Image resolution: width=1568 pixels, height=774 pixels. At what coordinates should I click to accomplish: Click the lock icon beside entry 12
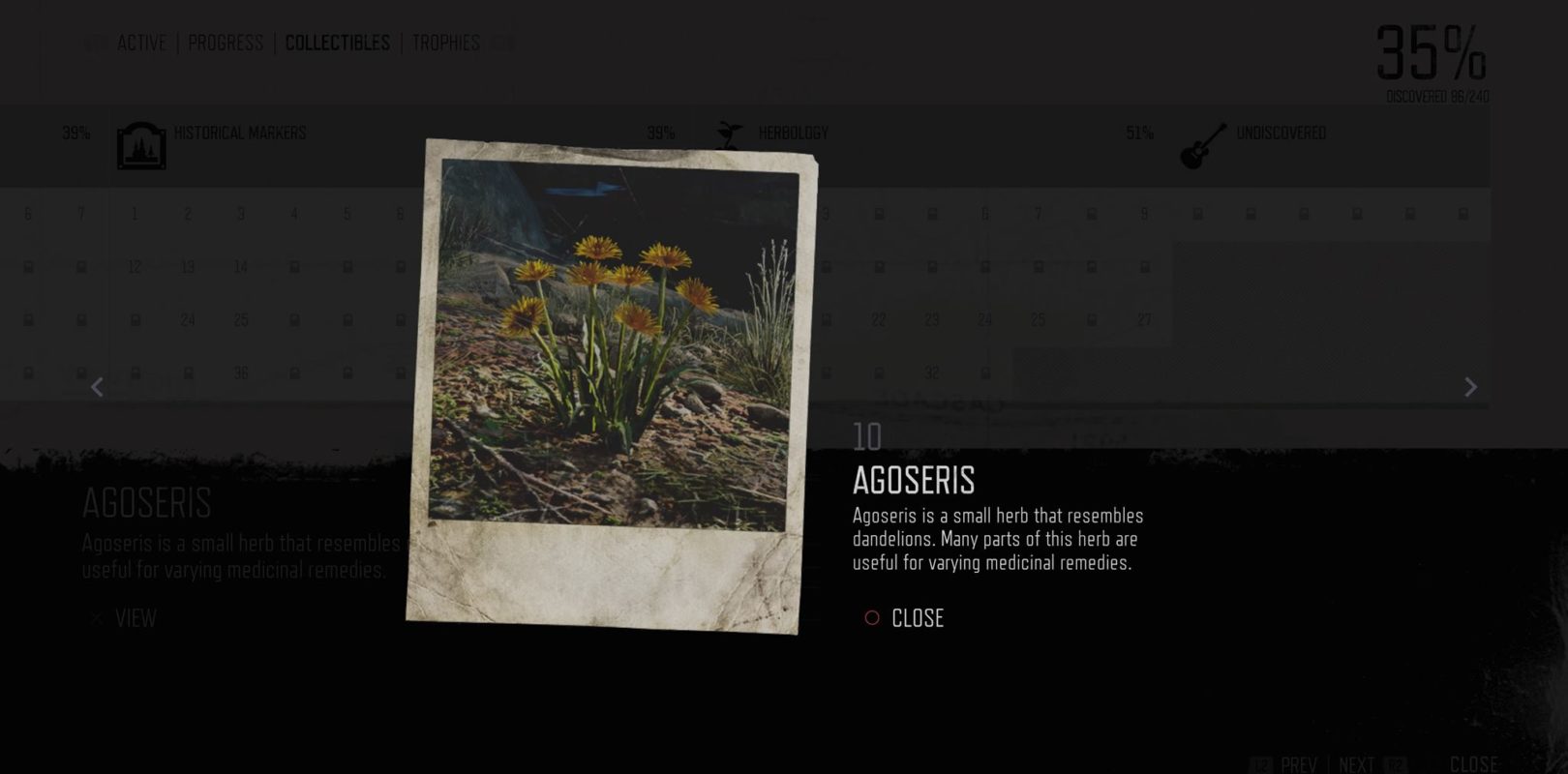(83, 265)
